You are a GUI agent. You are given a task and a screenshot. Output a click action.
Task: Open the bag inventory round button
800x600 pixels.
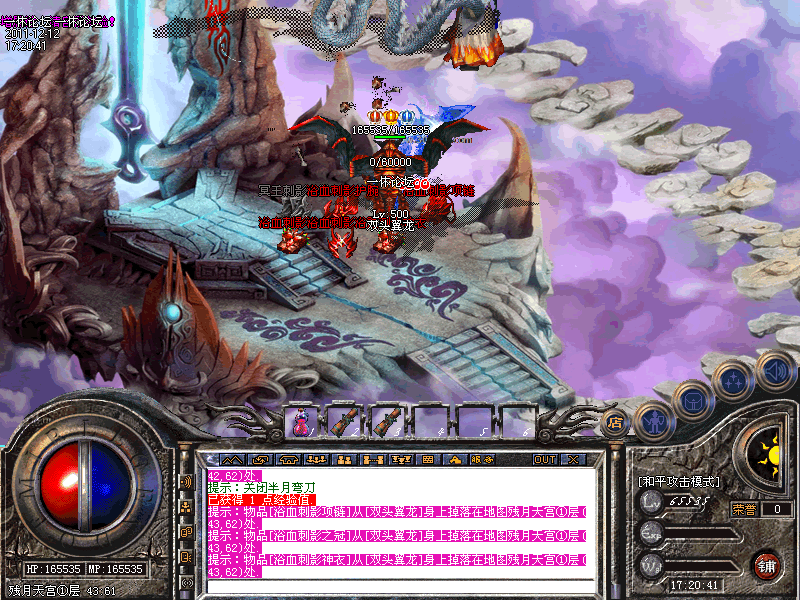[693, 401]
